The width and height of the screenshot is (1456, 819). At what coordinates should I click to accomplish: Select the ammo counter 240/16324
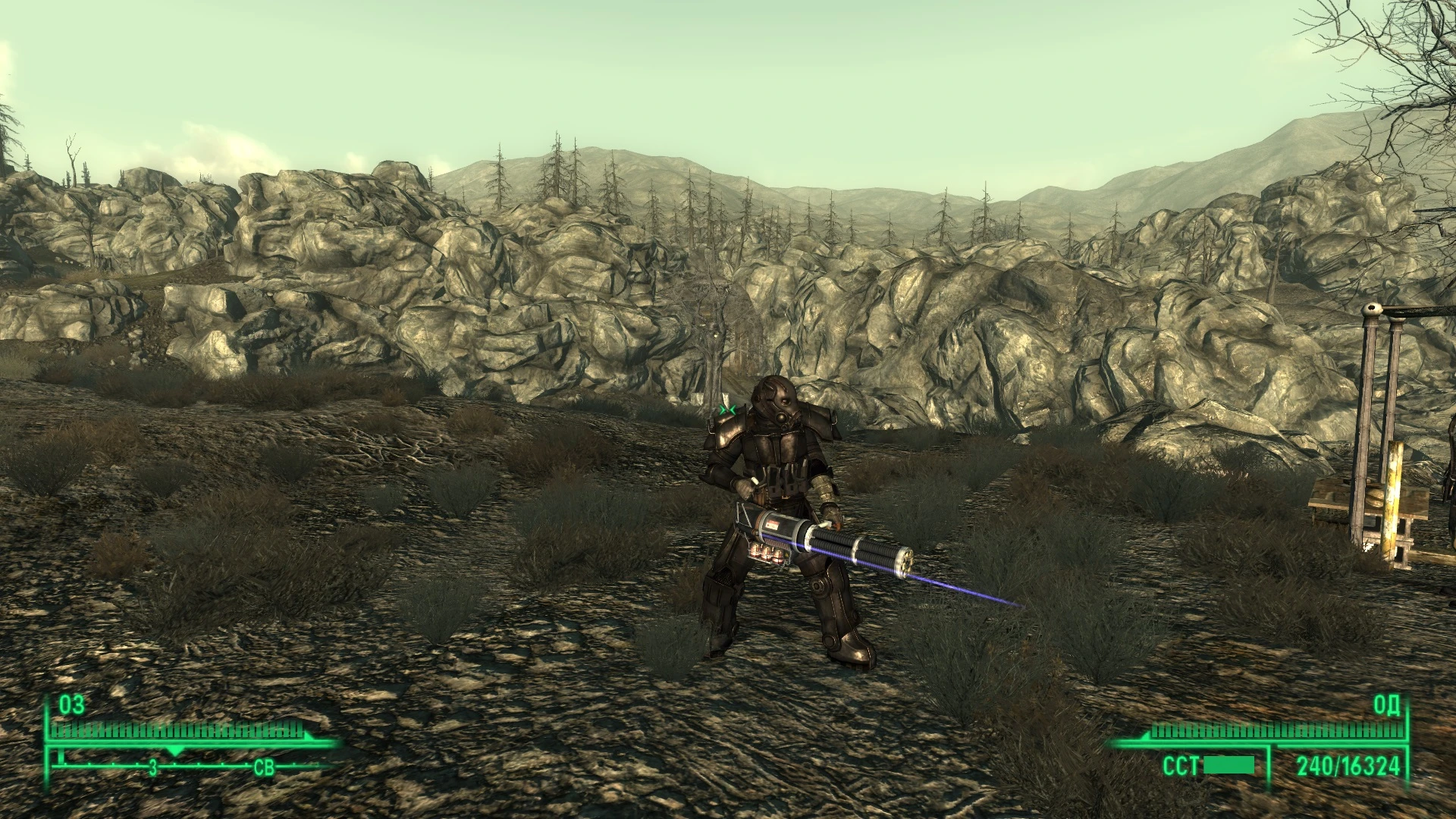[1348, 764]
